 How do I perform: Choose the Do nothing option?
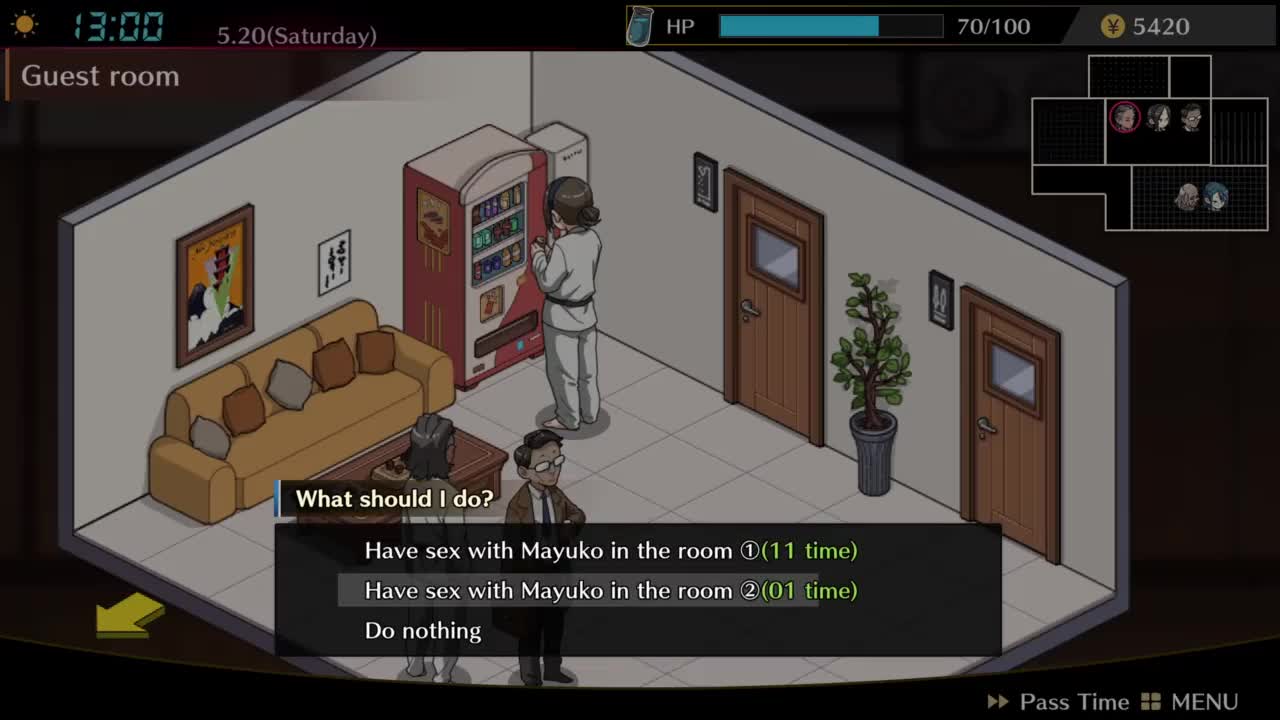(423, 631)
